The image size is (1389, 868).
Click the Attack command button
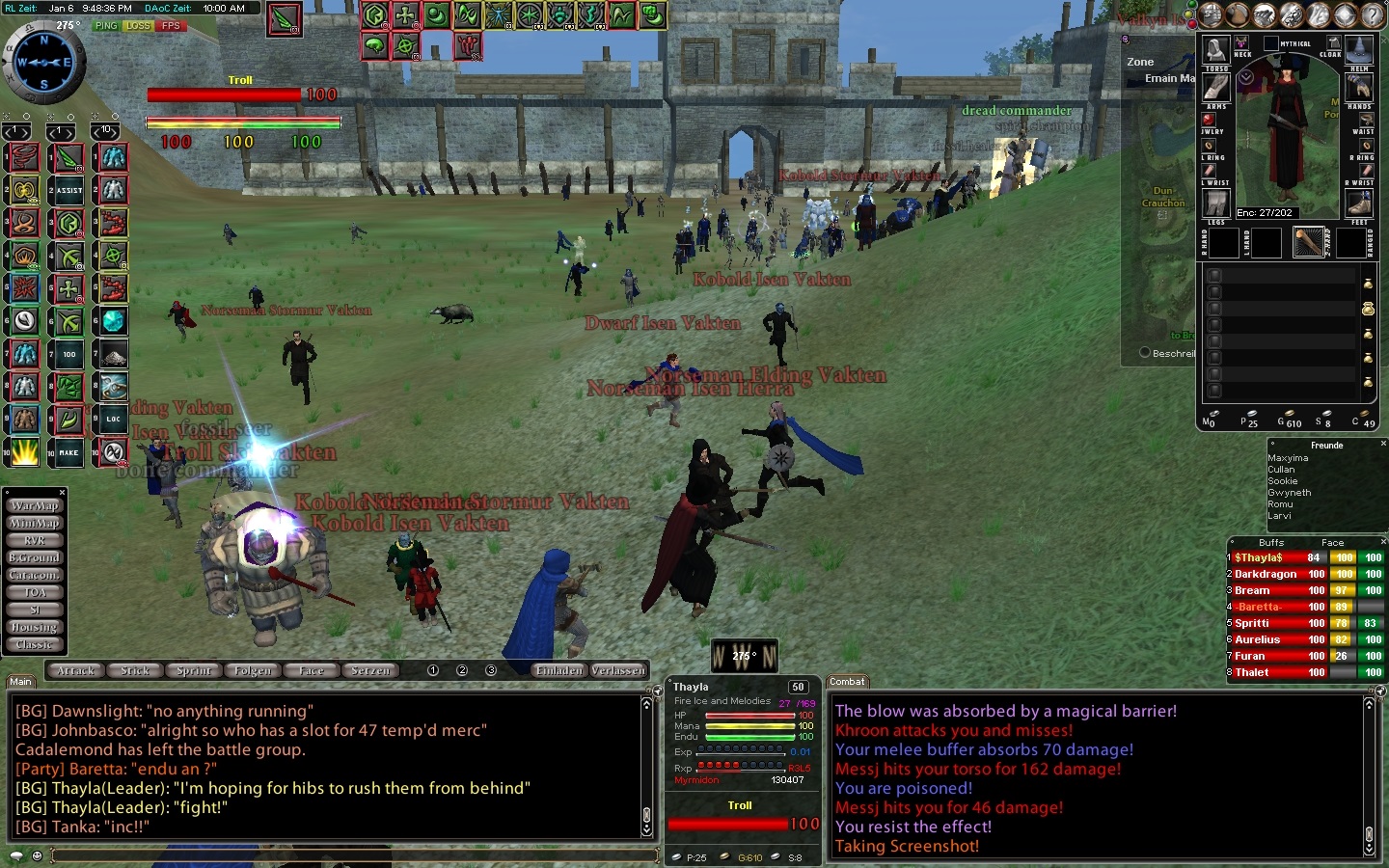[76, 670]
